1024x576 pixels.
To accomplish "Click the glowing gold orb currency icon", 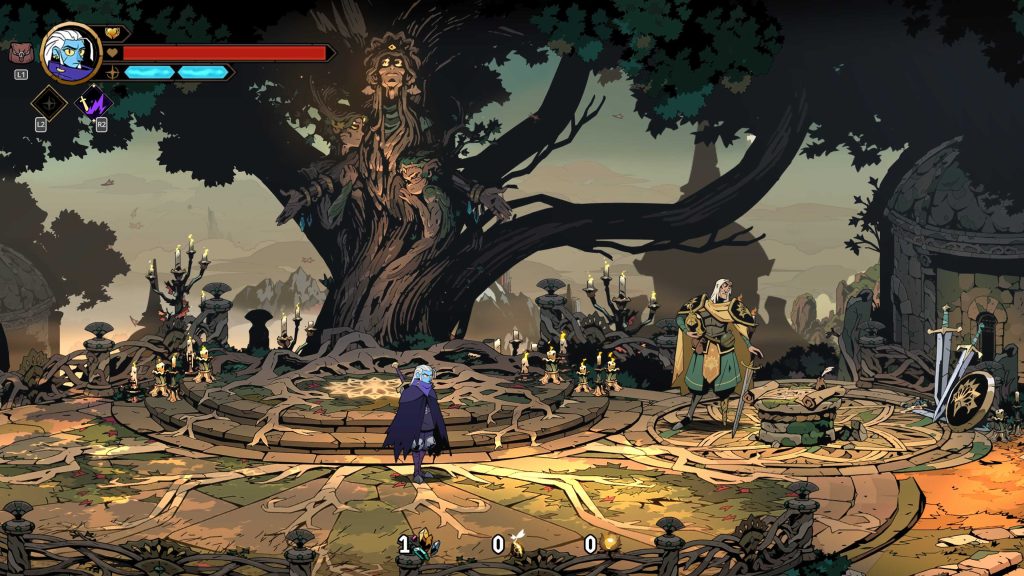I will click(609, 544).
